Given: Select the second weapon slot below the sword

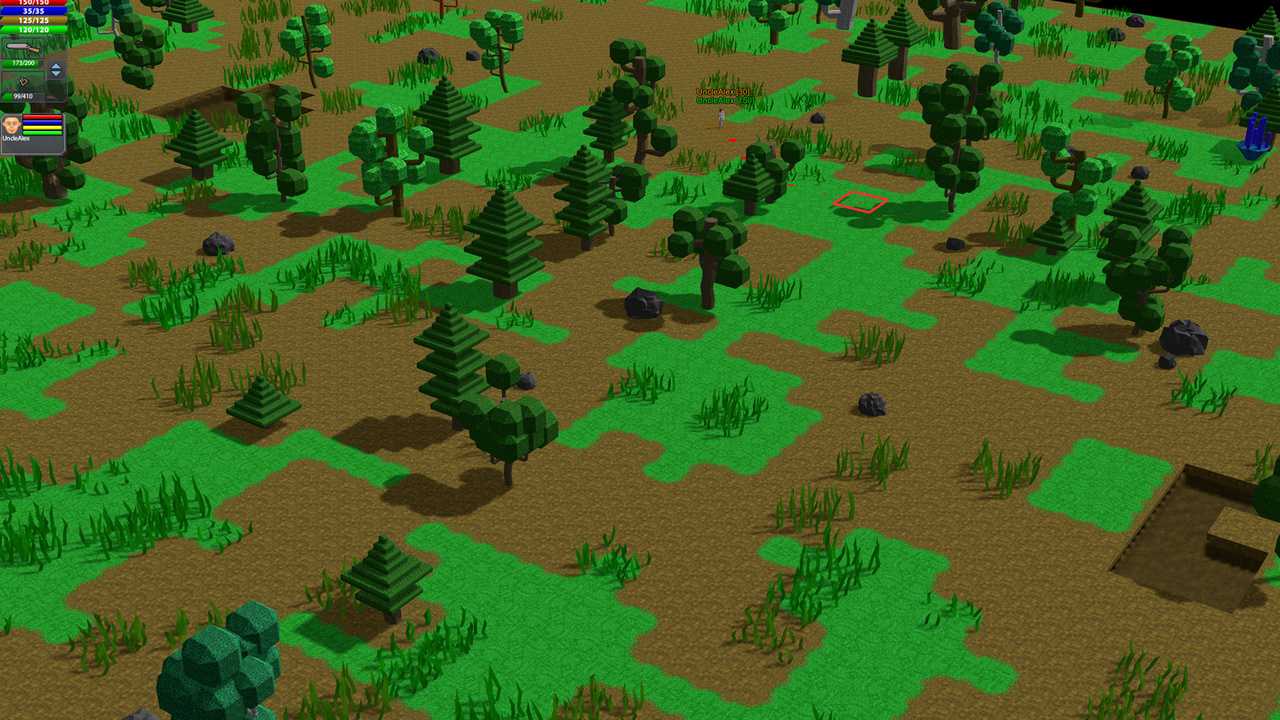Looking at the screenshot, I should 24,81.
